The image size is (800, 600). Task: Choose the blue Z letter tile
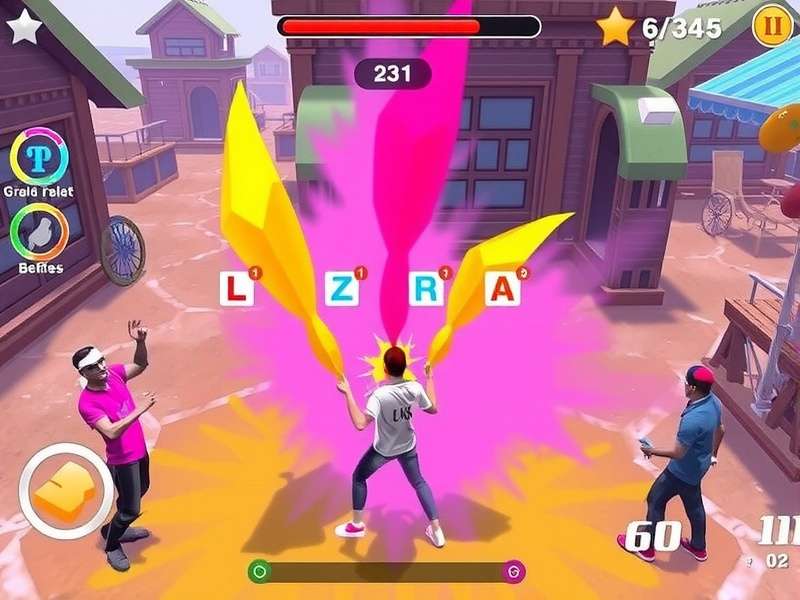342,289
